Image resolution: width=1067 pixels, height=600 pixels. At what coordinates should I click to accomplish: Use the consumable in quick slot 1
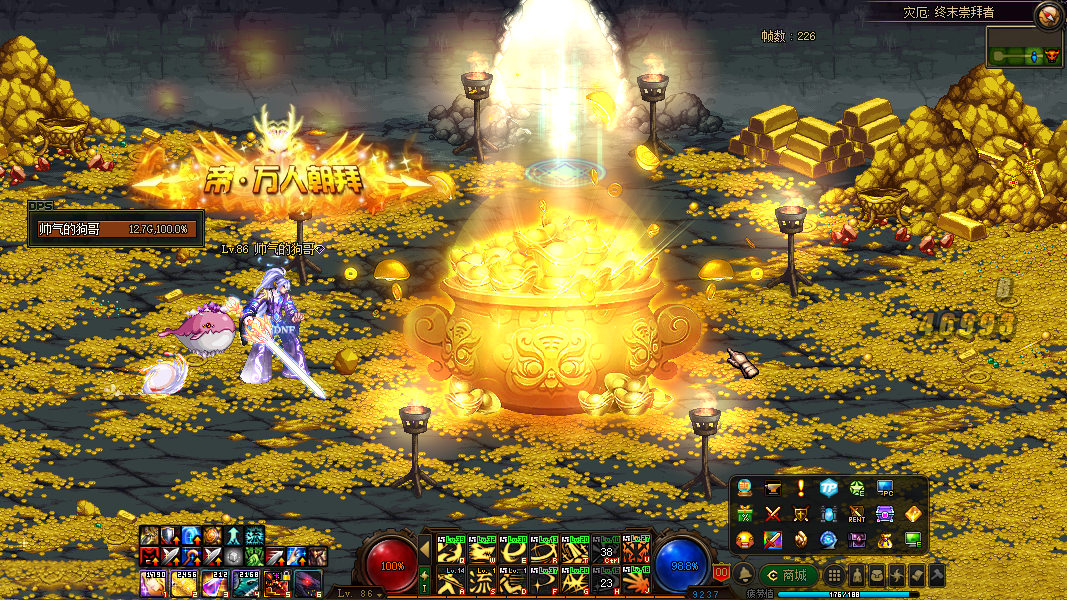click(152, 582)
